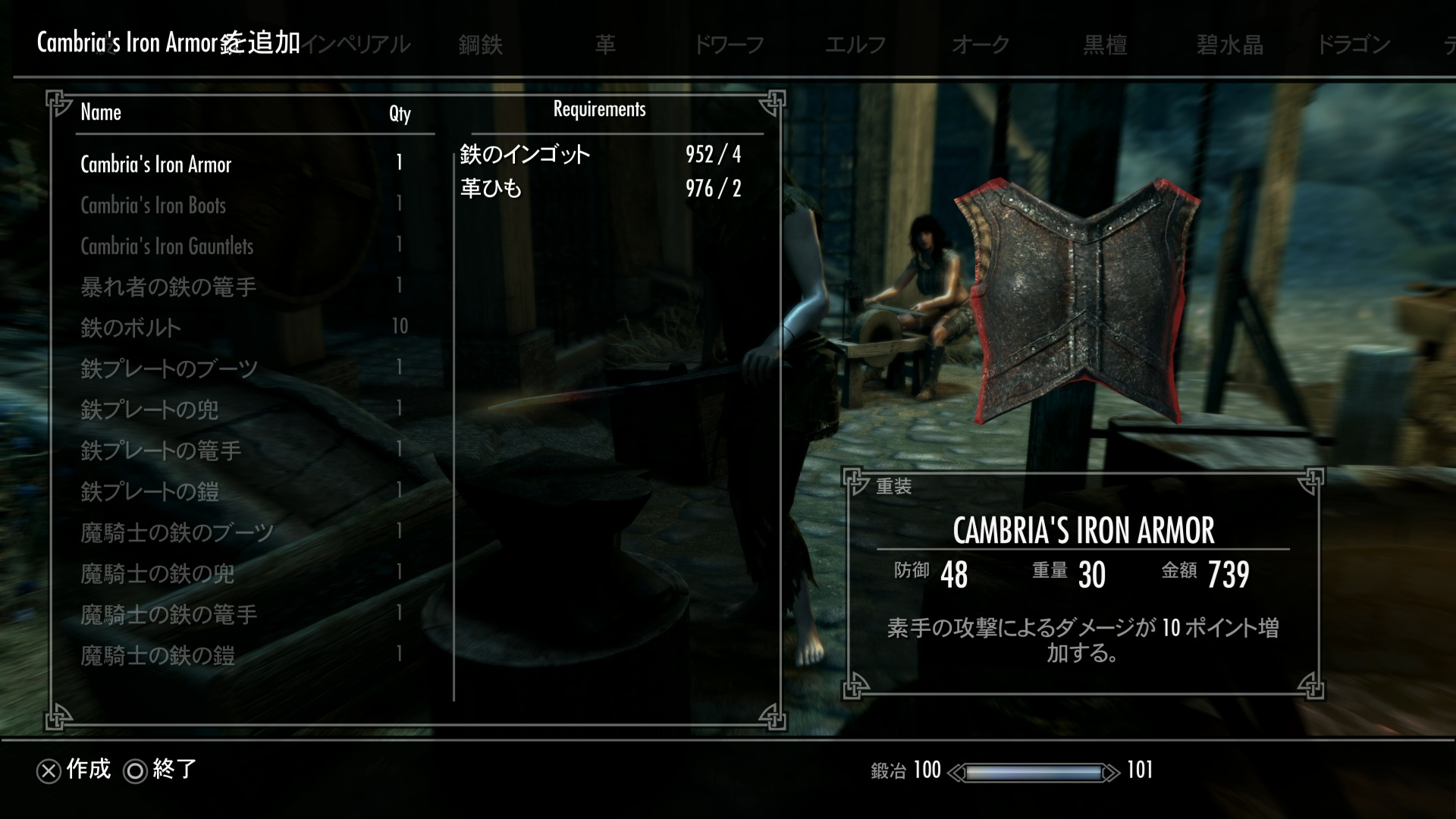This screenshot has width=1456, height=819.
Task: Select 魔騎士の鉄のブーツ recipe
Action: tap(177, 532)
